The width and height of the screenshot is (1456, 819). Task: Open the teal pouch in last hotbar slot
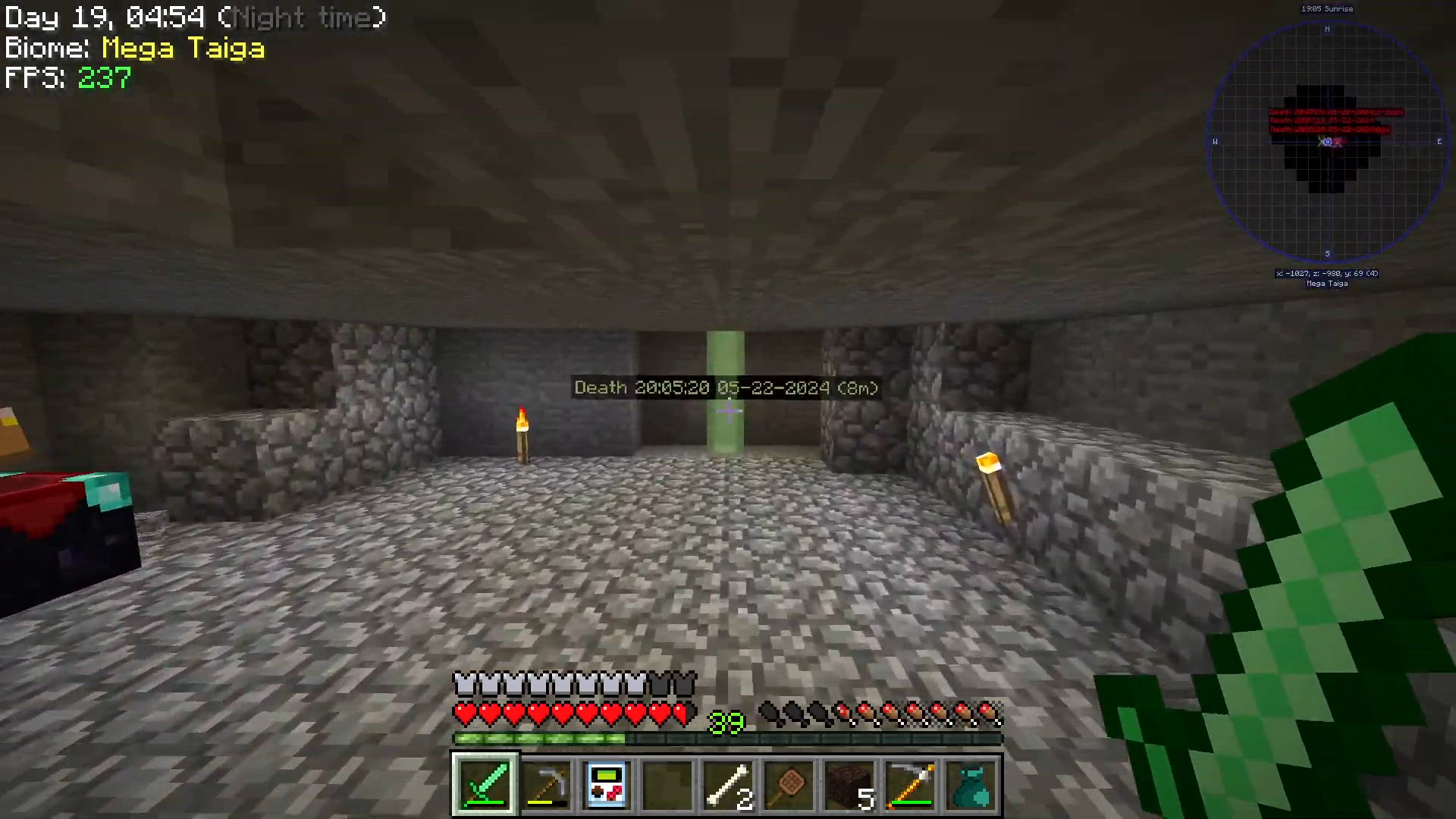pos(971,784)
